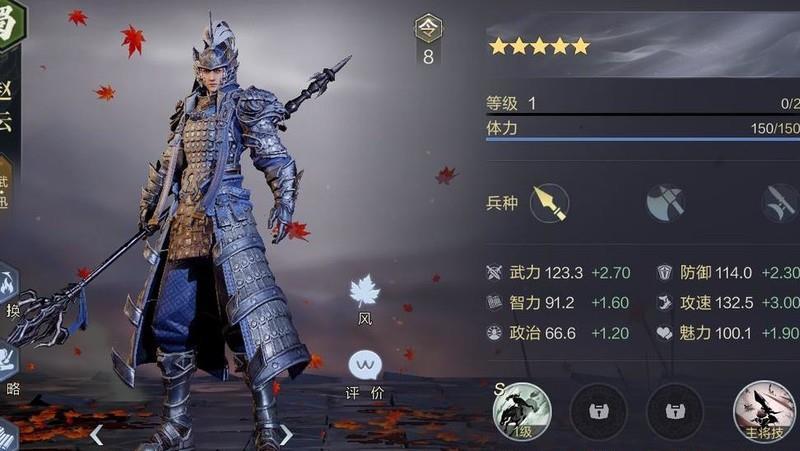Show the previous hero with left arrow
This screenshot has width=800, height=451.
pos(97,434)
